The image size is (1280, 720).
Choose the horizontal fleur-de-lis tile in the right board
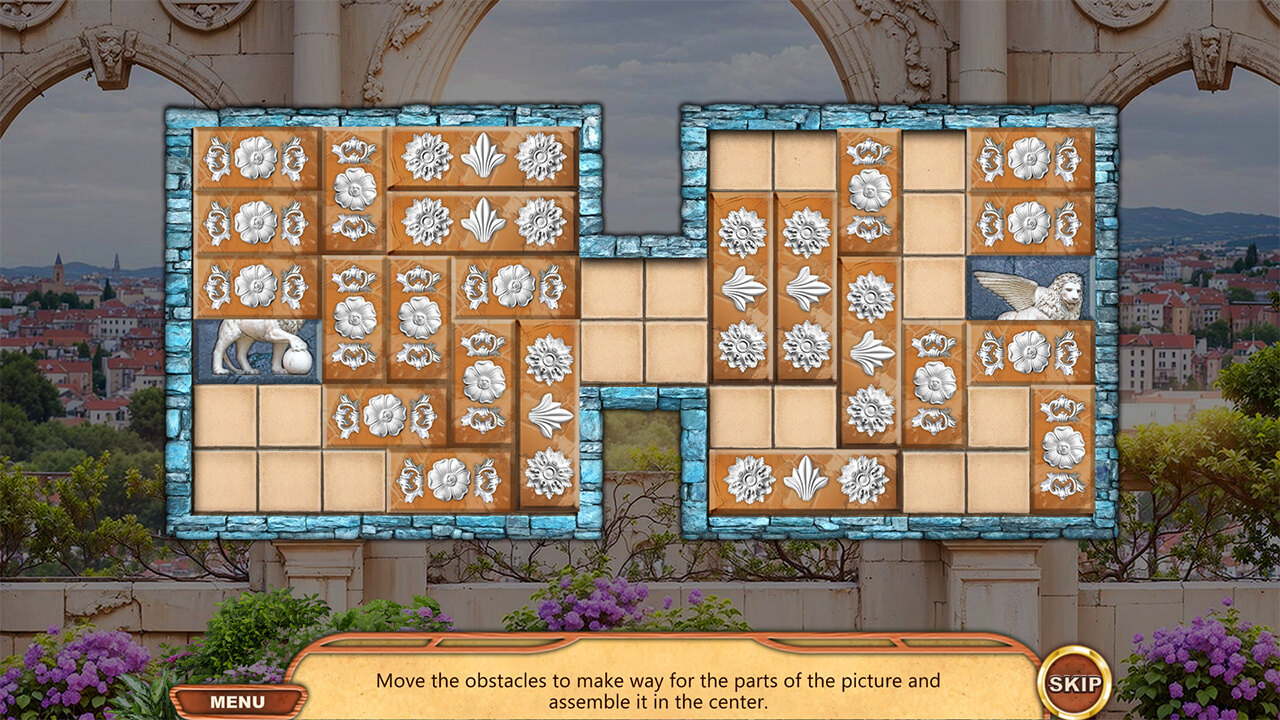point(805,480)
